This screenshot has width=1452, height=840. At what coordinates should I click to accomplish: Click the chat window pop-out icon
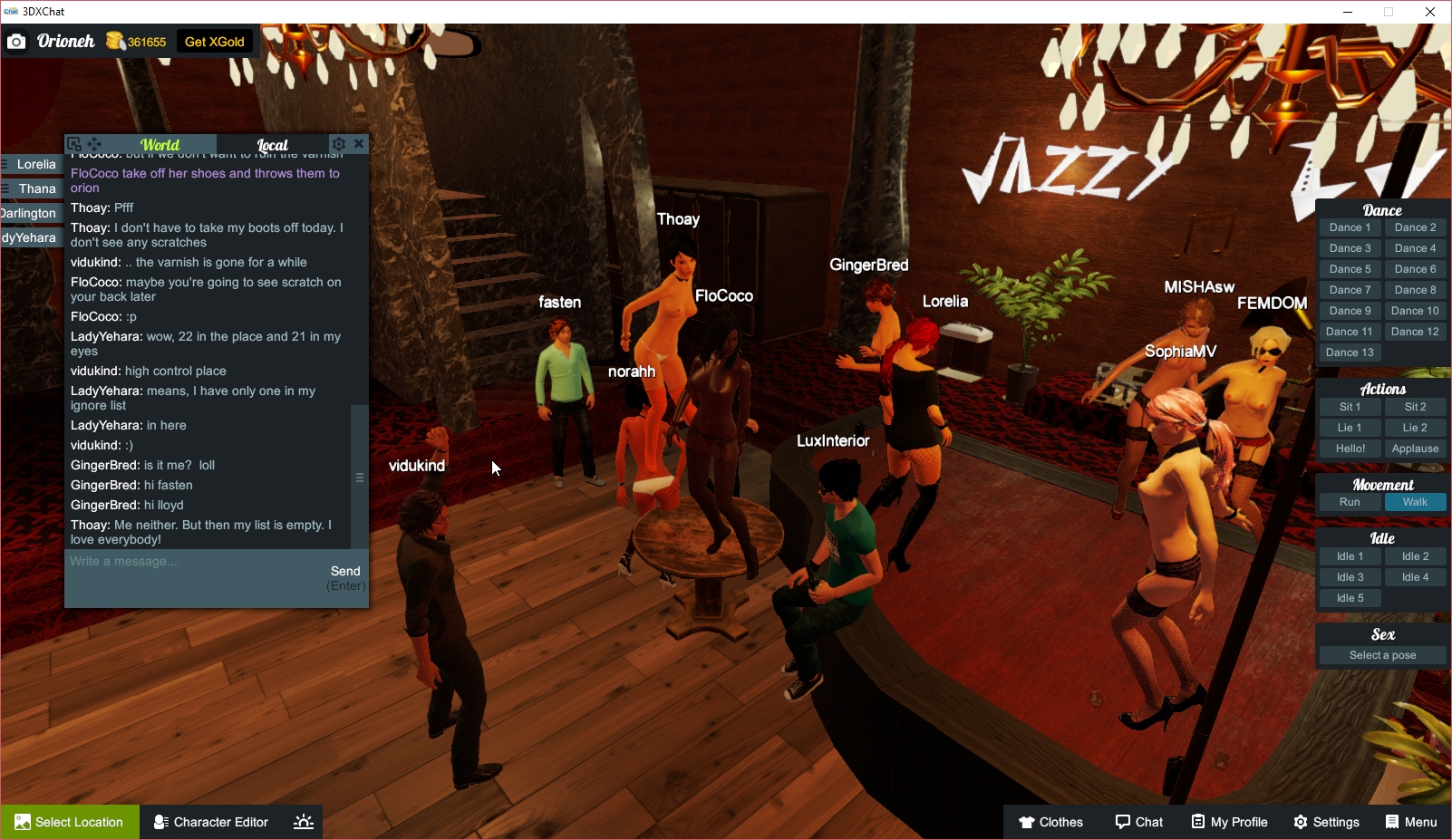click(x=74, y=143)
